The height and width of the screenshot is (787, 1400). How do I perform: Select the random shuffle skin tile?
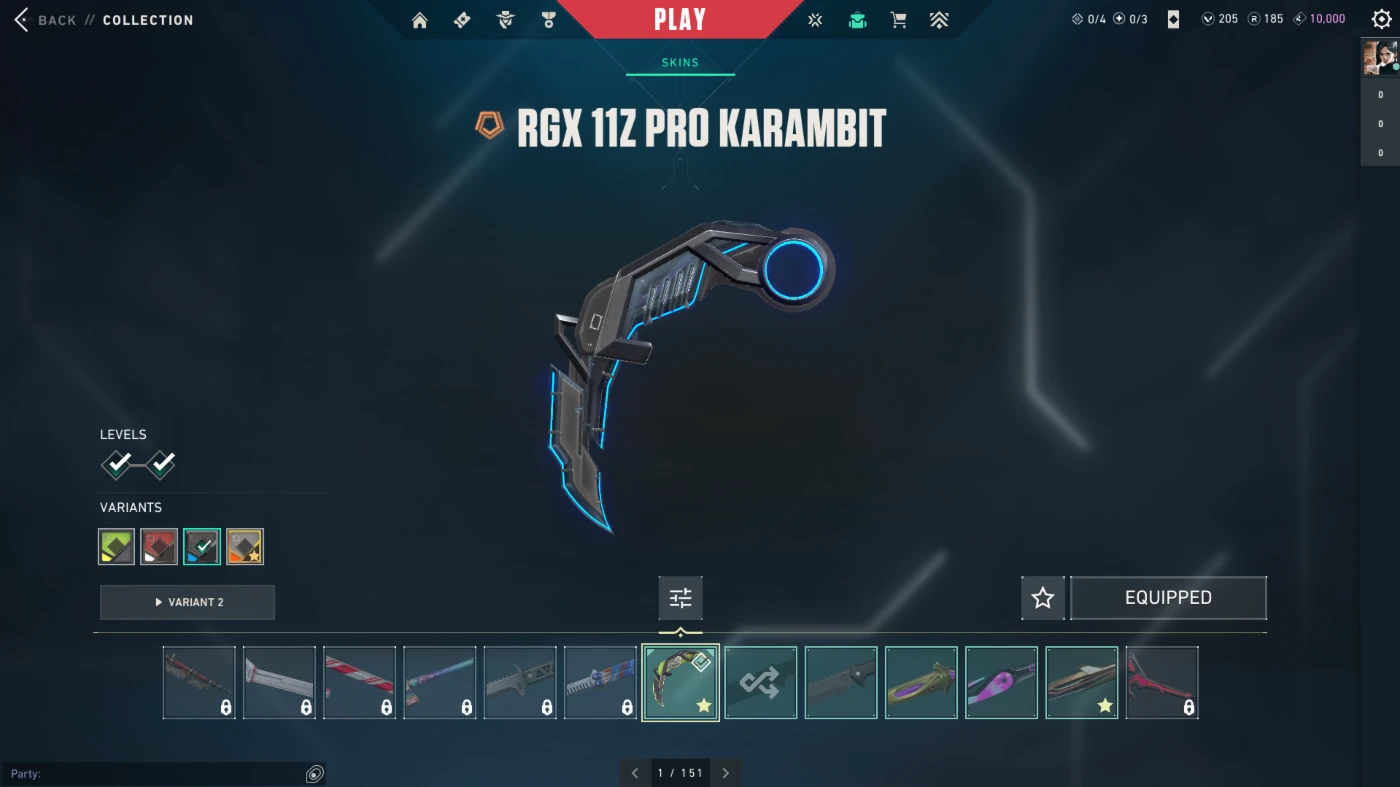tap(760, 682)
